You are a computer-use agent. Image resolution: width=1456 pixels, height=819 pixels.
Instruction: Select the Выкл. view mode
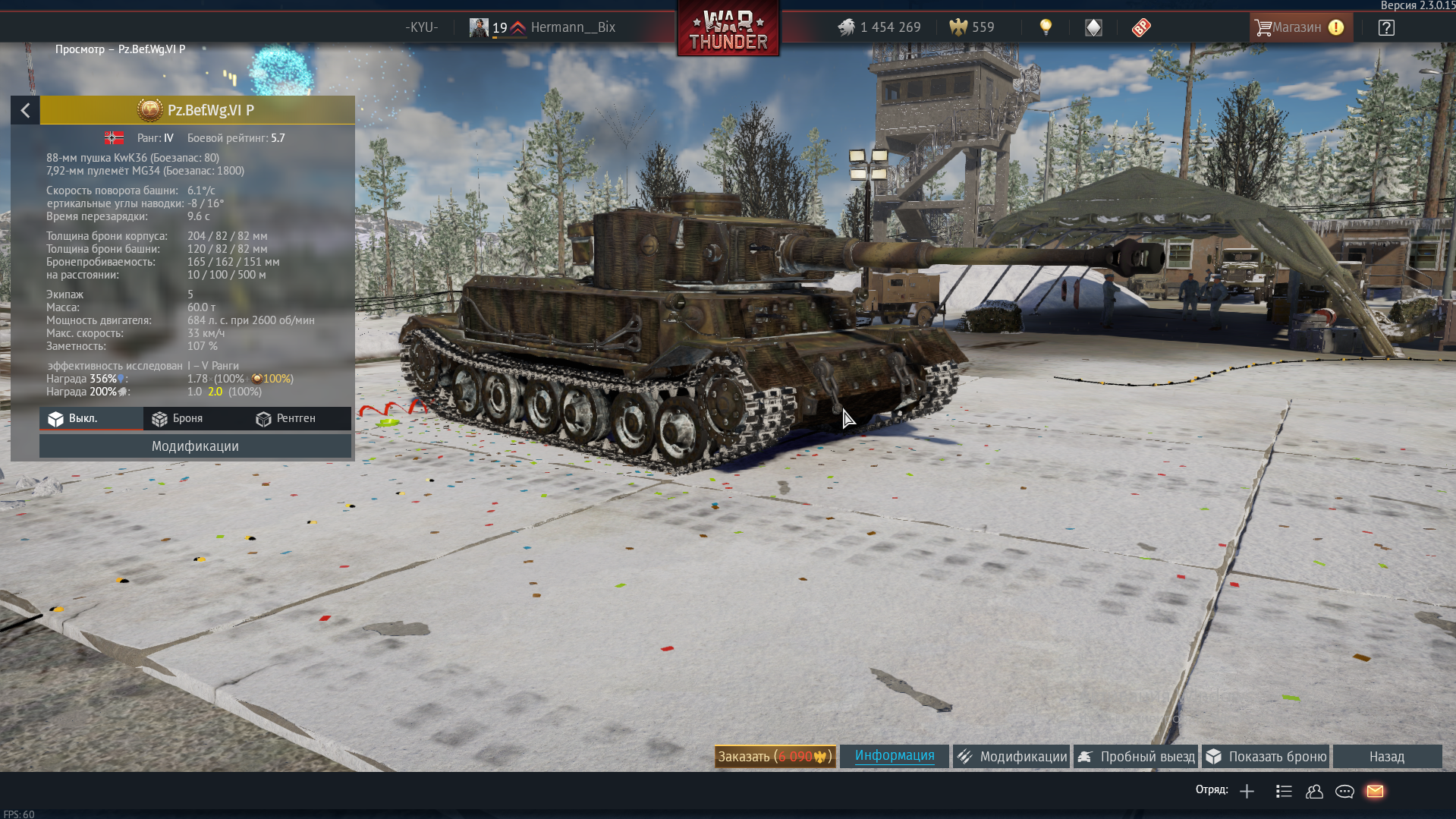click(x=74, y=418)
